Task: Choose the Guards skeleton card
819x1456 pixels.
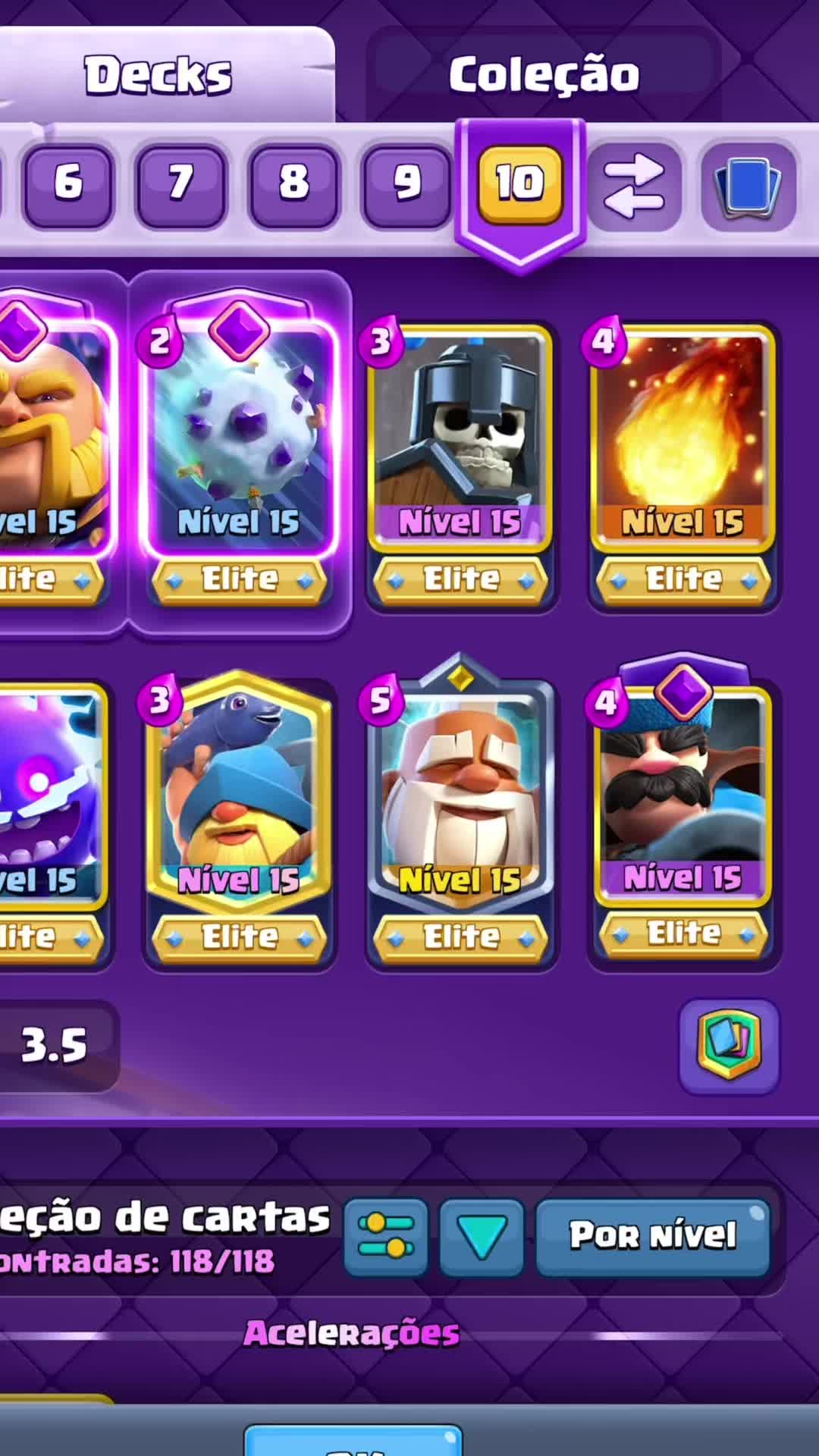Action: click(x=461, y=440)
